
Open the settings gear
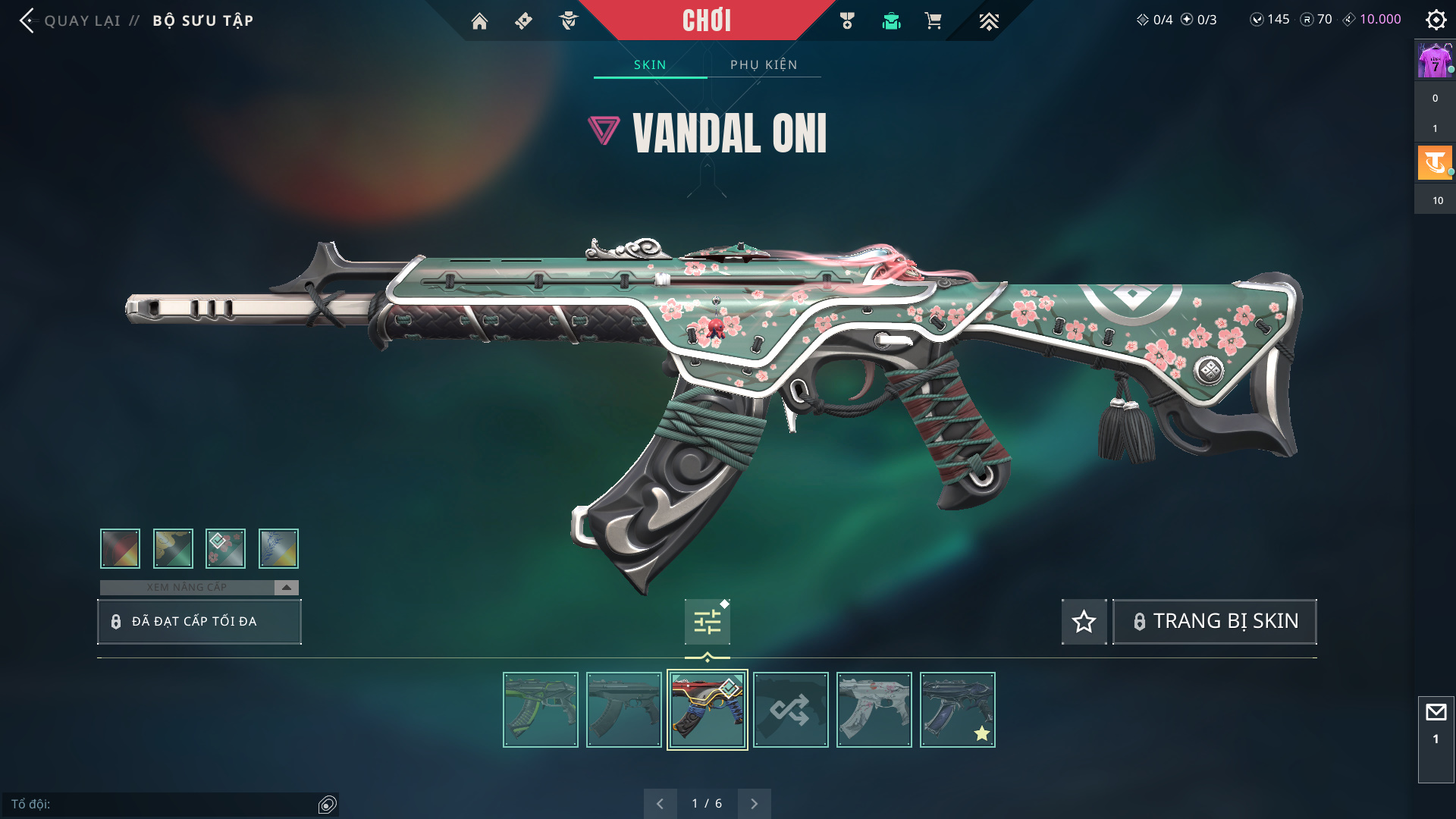click(x=1436, y=20)
